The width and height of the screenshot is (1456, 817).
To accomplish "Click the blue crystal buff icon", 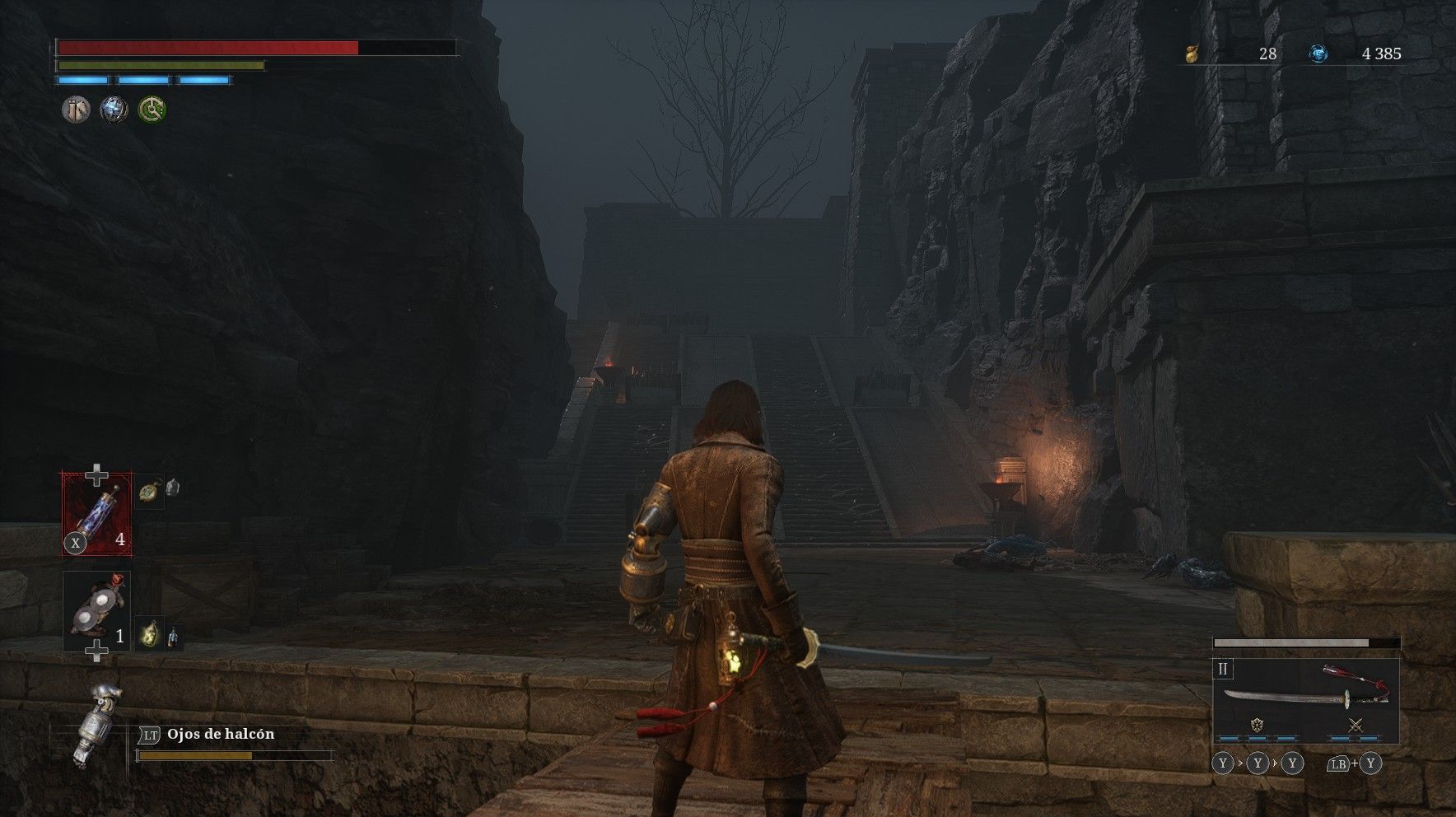I will [114, 110].
